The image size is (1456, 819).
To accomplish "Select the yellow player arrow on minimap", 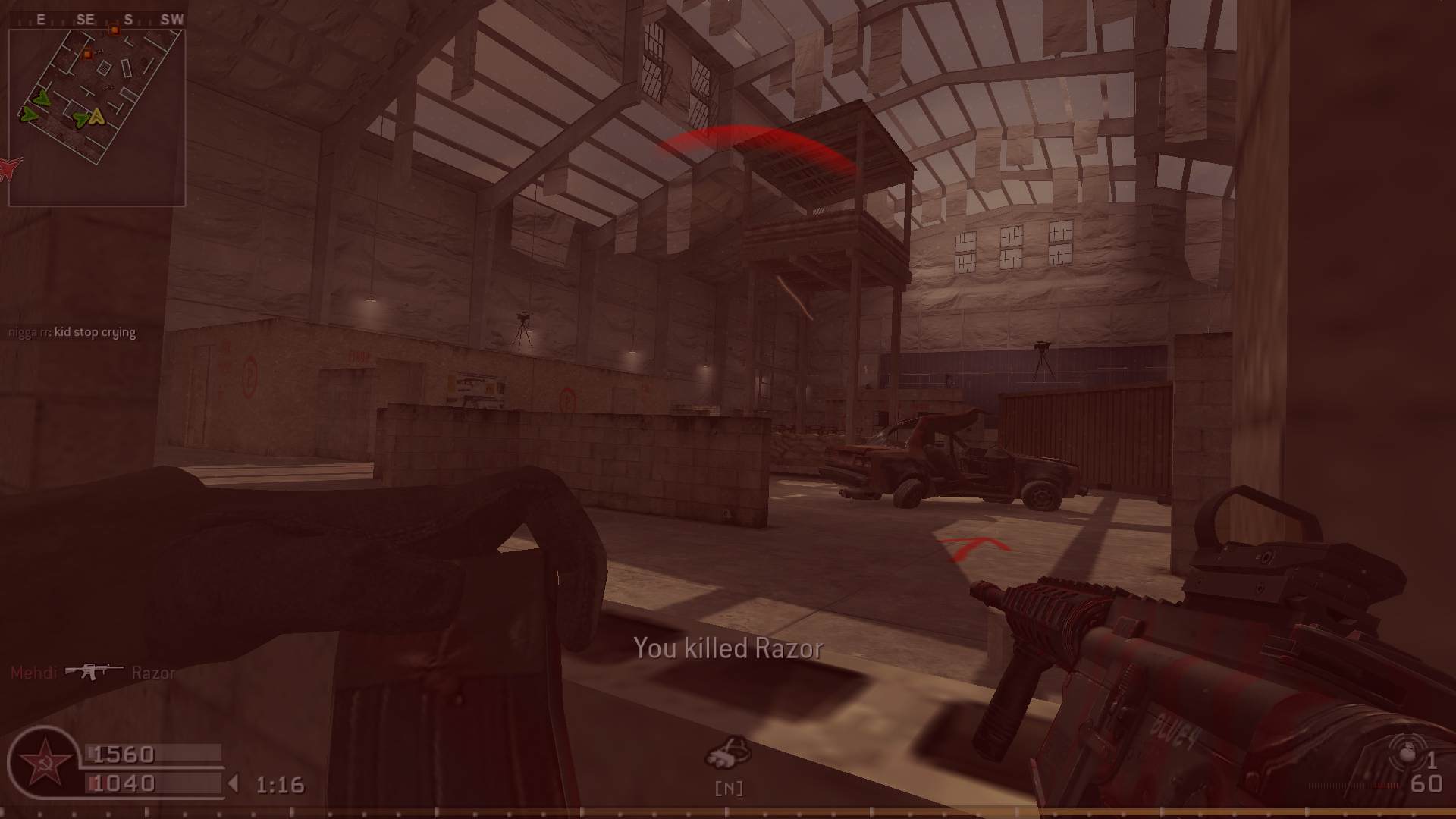I will pos(96,117).
